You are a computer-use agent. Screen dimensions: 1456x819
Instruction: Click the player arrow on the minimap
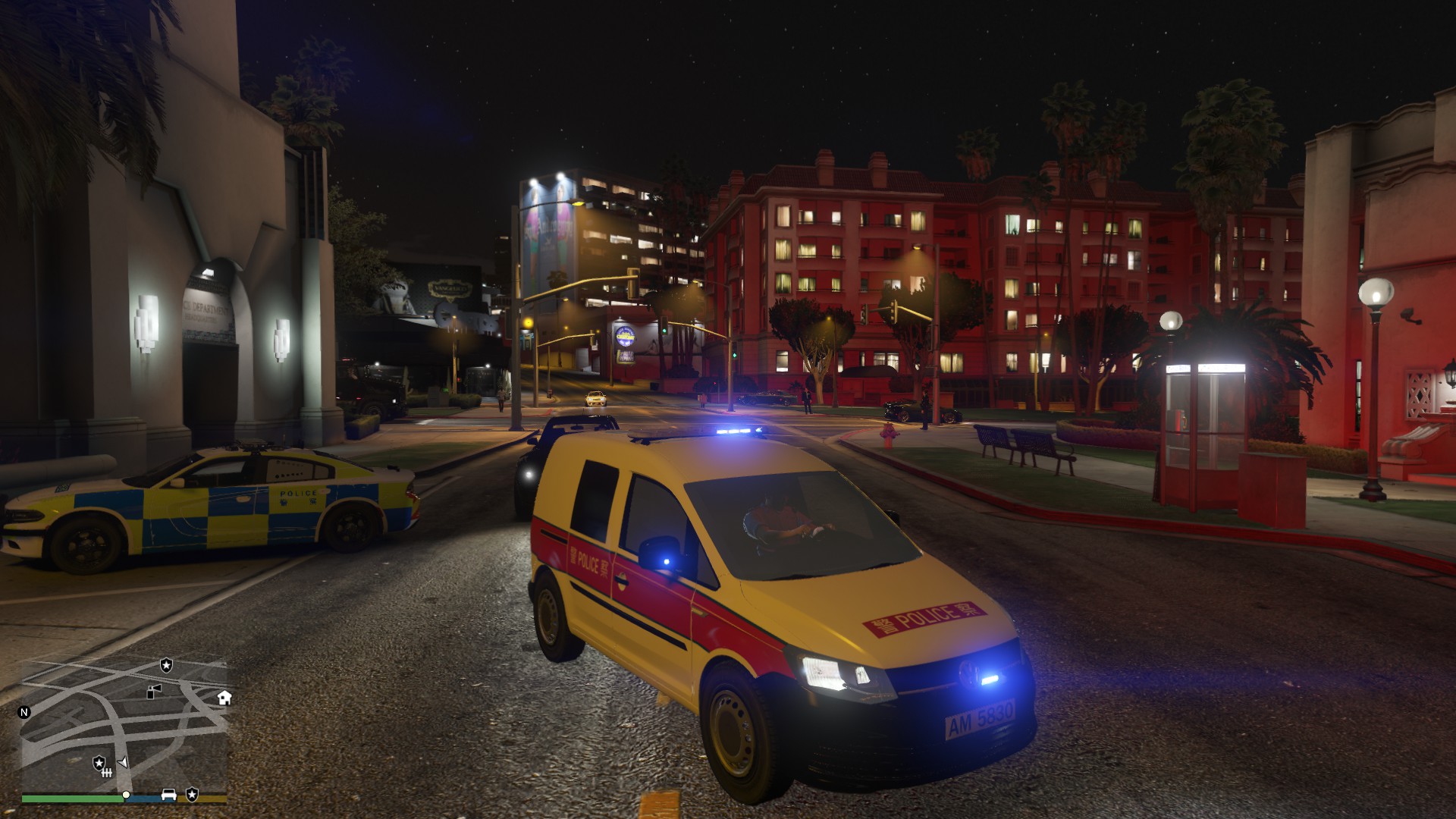[x=123, y=762]
